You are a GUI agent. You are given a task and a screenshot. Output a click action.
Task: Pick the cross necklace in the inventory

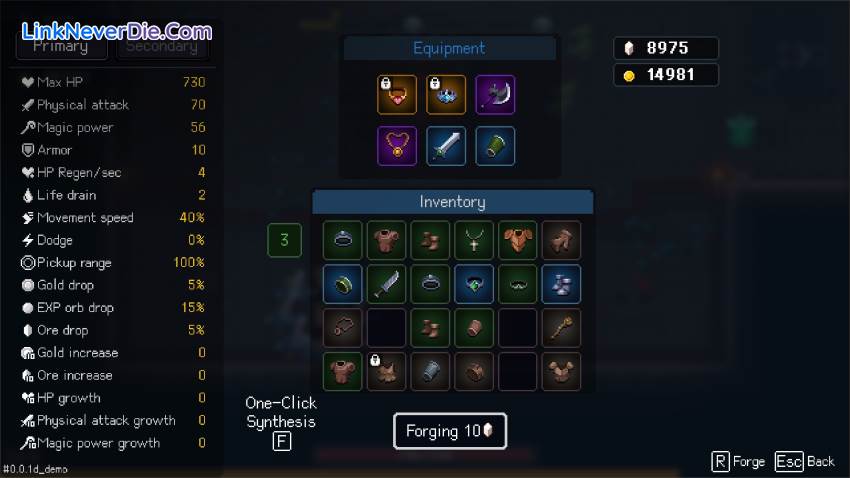click(x=474, y=240)
